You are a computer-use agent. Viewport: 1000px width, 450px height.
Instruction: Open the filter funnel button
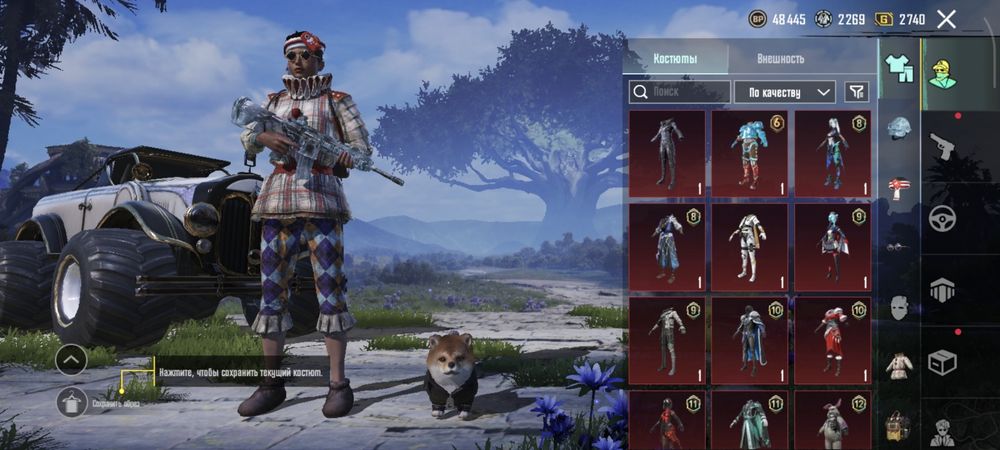point(856,92)
